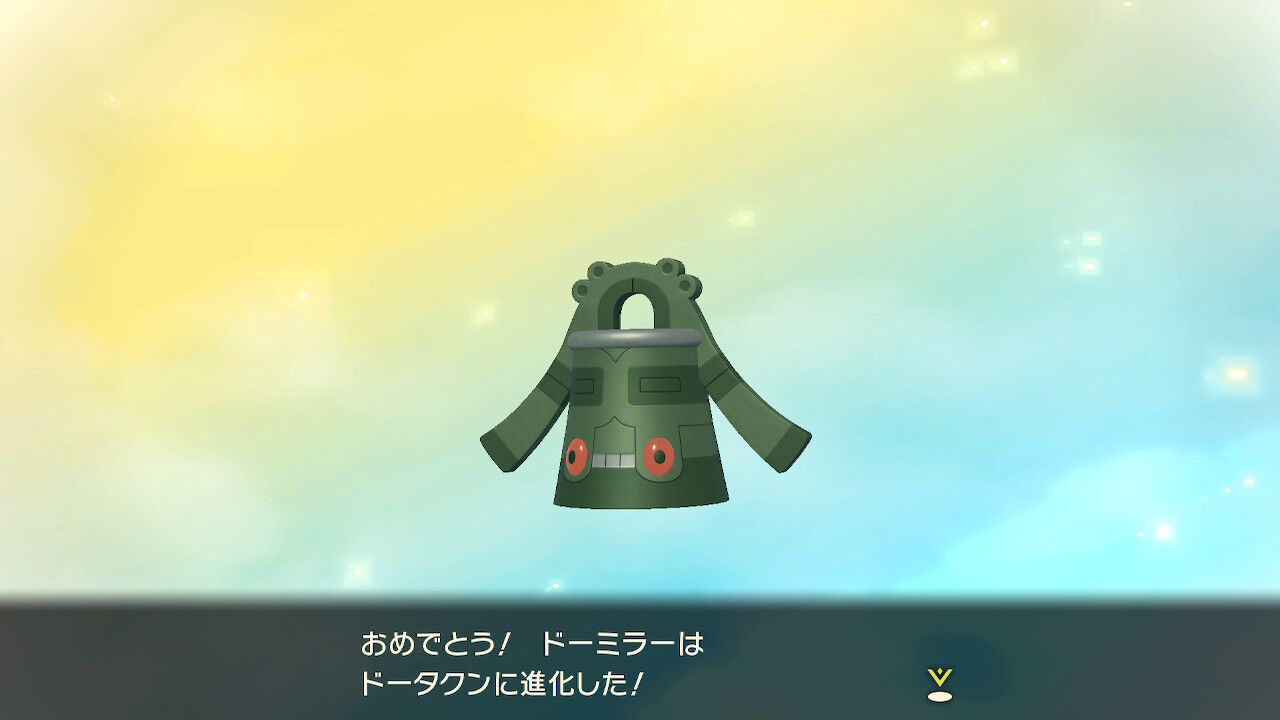Viewport: 1280px width, 720px height.
Task: Click the gray rim around Bronzong's neck
Action: 637,337
